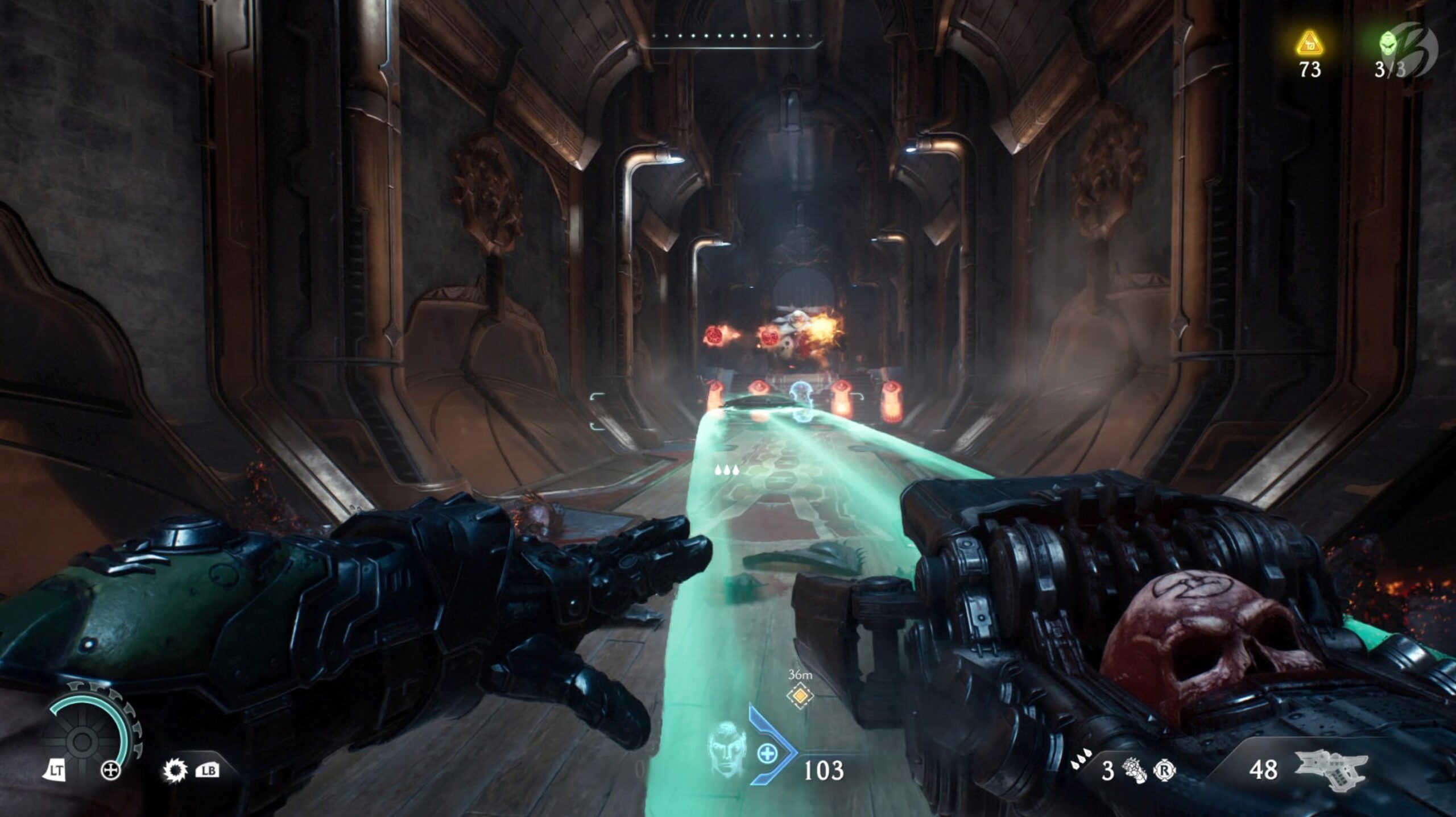The image size is (1456, 817).
Task: Click the blue health cross icon
Action: point(767,754)
